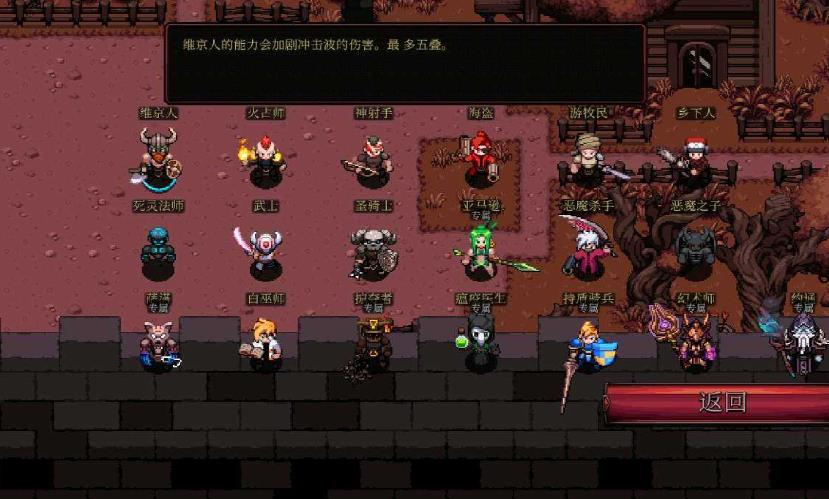Choose the 武士 samurai character
This screenshot has width=829, height=499.
coord(264,251)
